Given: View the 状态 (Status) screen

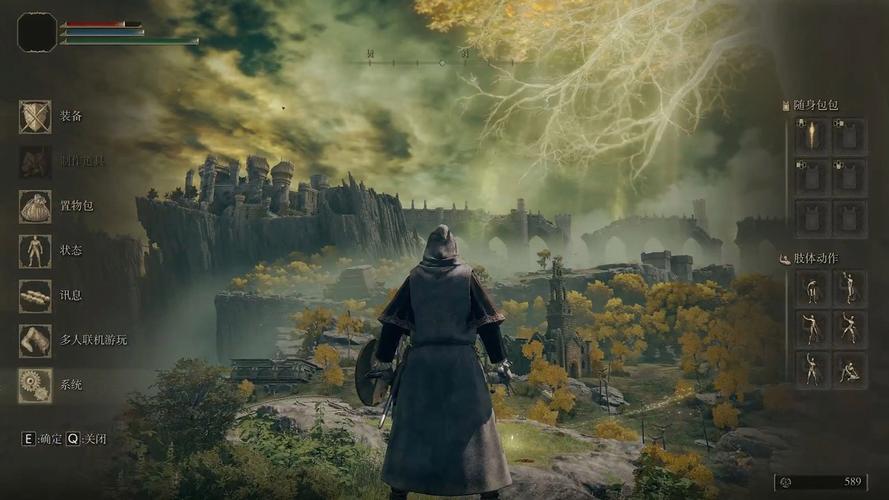Looking at the screenshot, I should pos(35,251).
